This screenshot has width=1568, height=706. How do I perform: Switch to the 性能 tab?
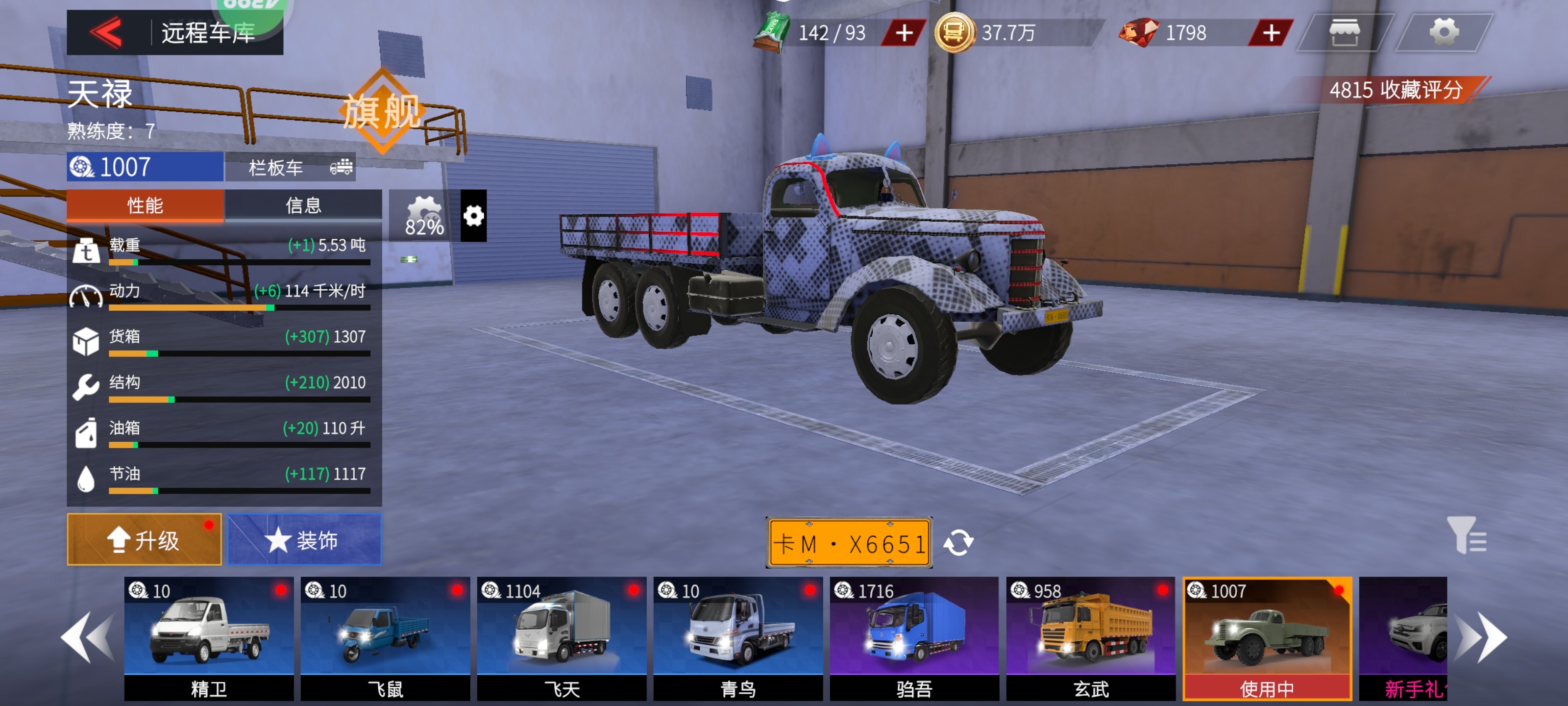(x=145, y=205)
